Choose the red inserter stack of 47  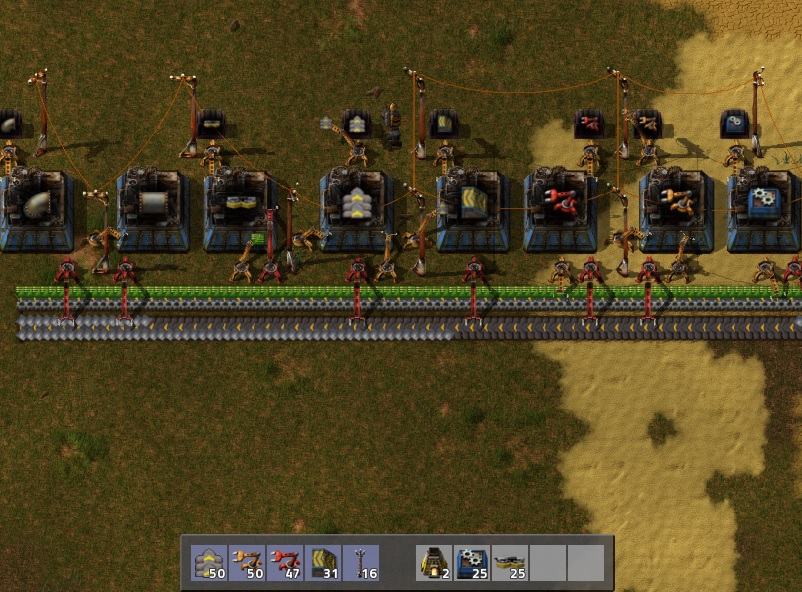[285, 563]
